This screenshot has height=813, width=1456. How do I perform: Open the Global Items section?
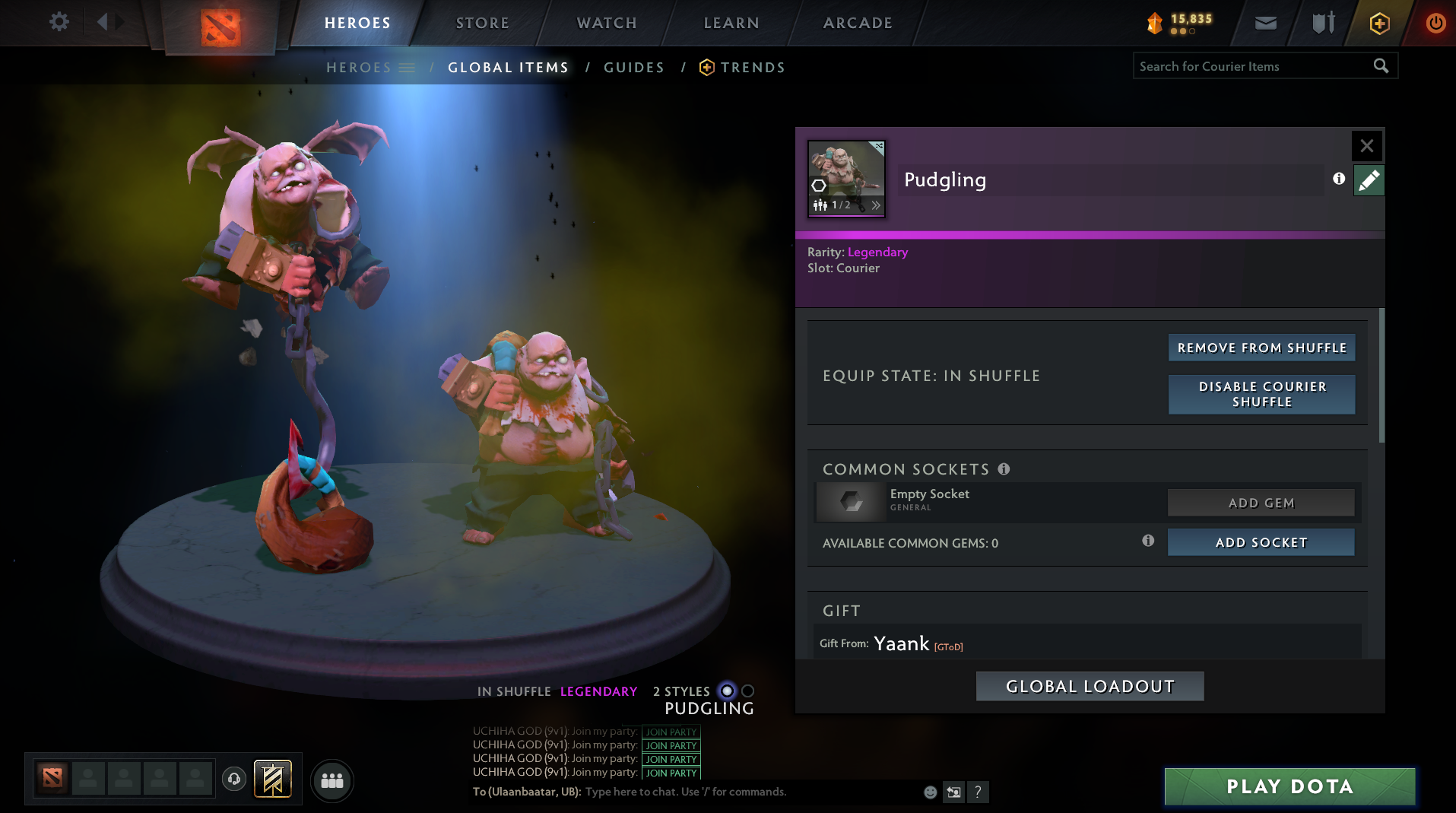507,67
